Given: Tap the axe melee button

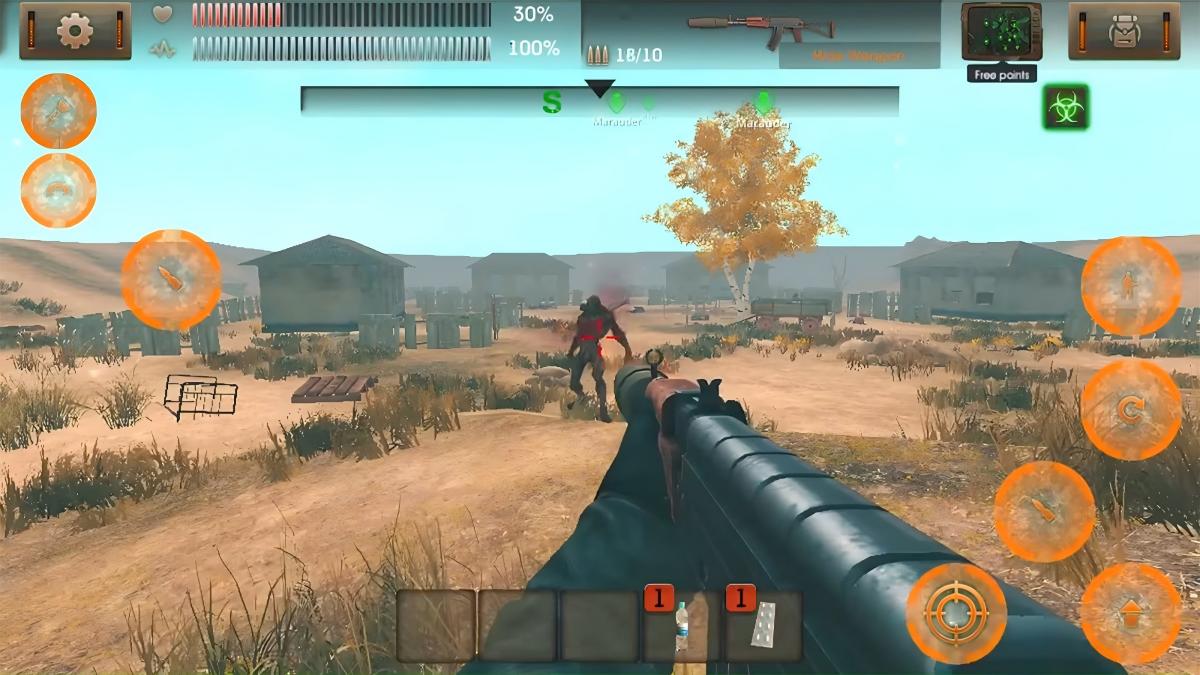Looking at the screenshot, I should [59, 111].
